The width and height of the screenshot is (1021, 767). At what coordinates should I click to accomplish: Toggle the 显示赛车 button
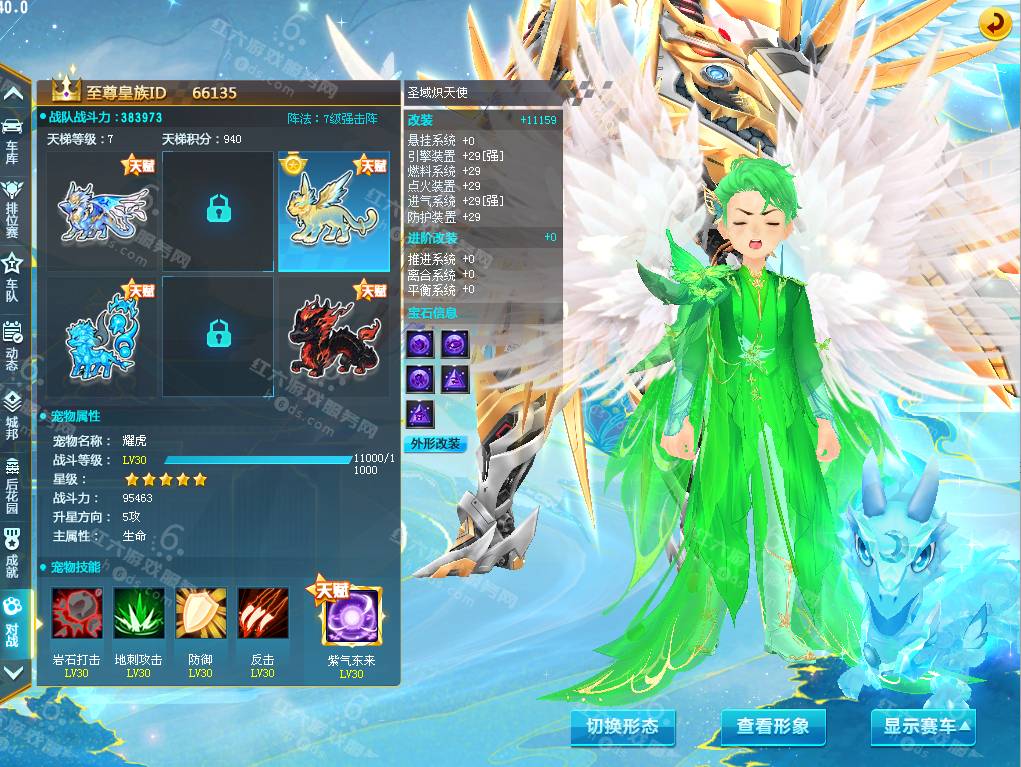tap(922, 727)
